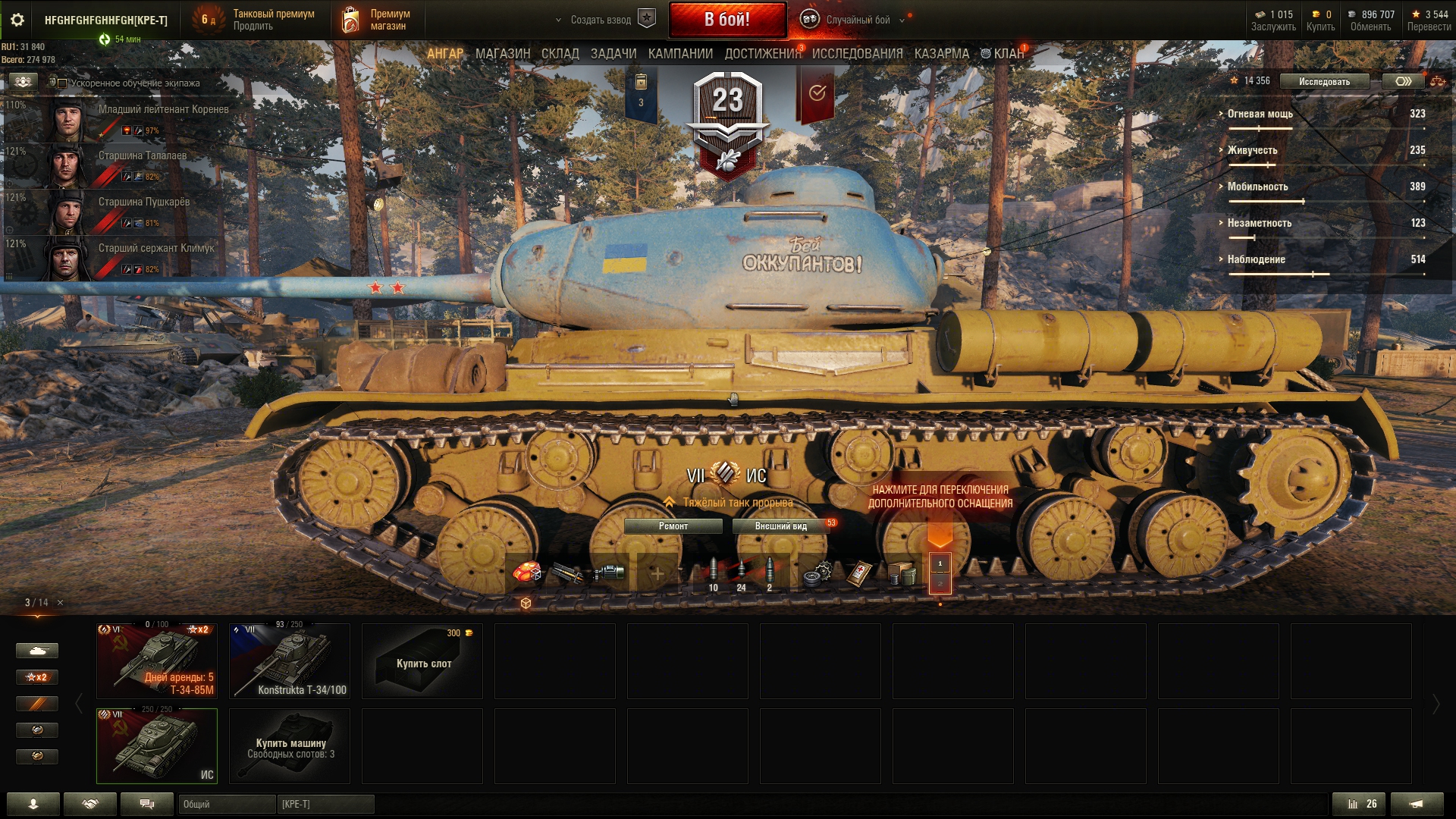
Task: Click the Исследовать button
Action: 1323,81
